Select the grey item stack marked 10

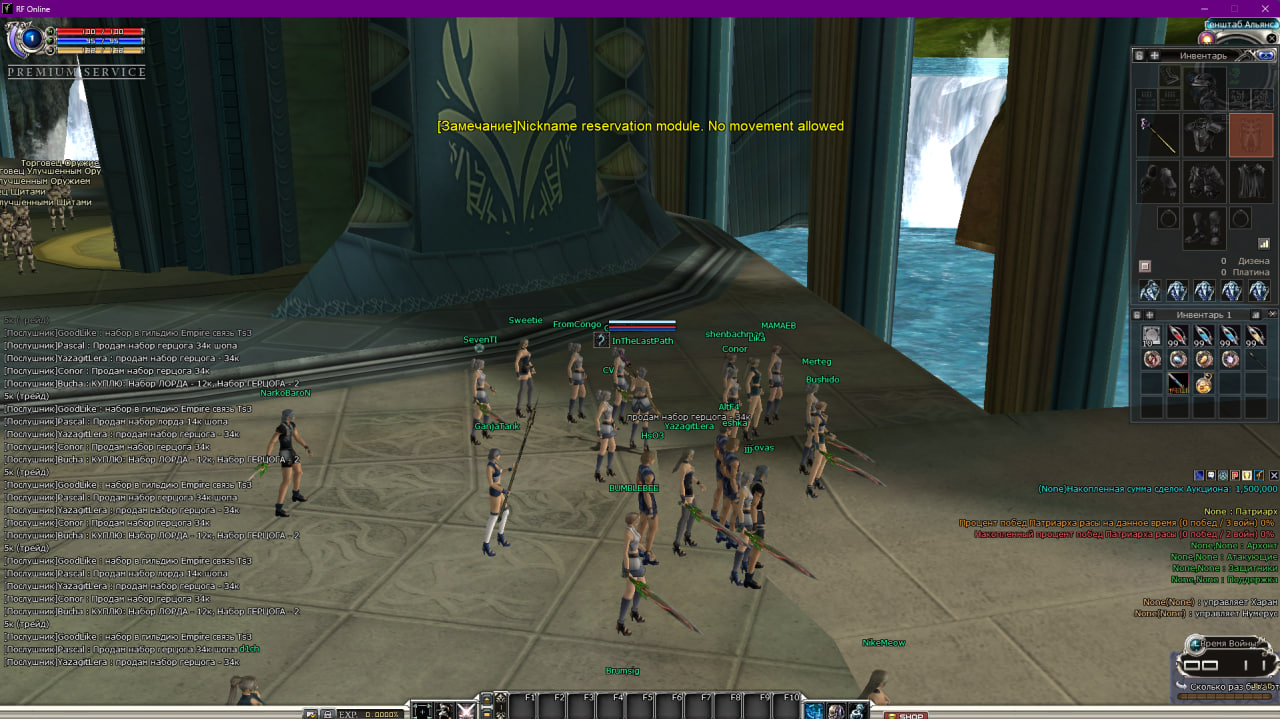click(x=1152, y=336)
